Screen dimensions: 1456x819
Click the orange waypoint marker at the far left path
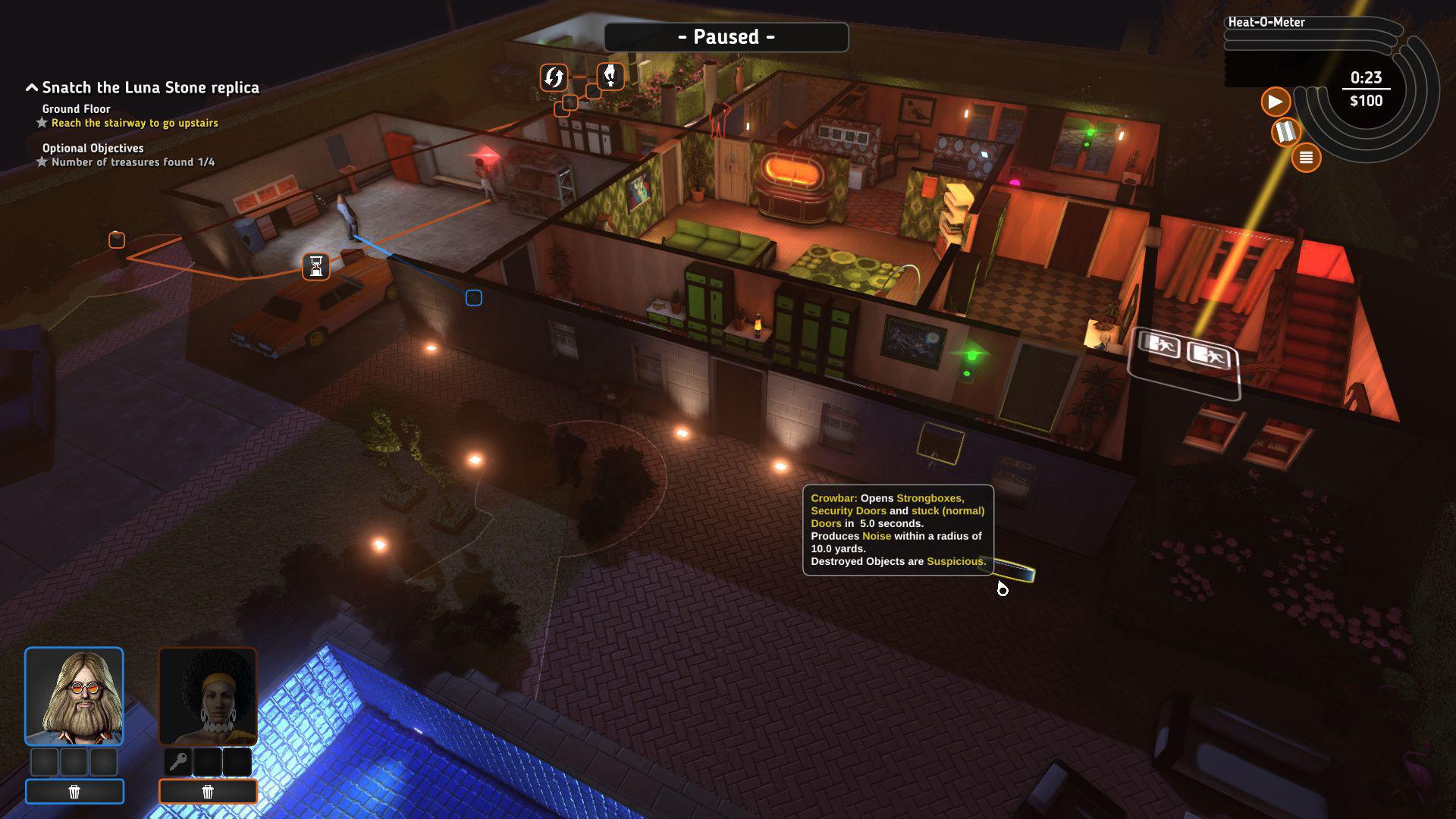[x=116, y=240]
